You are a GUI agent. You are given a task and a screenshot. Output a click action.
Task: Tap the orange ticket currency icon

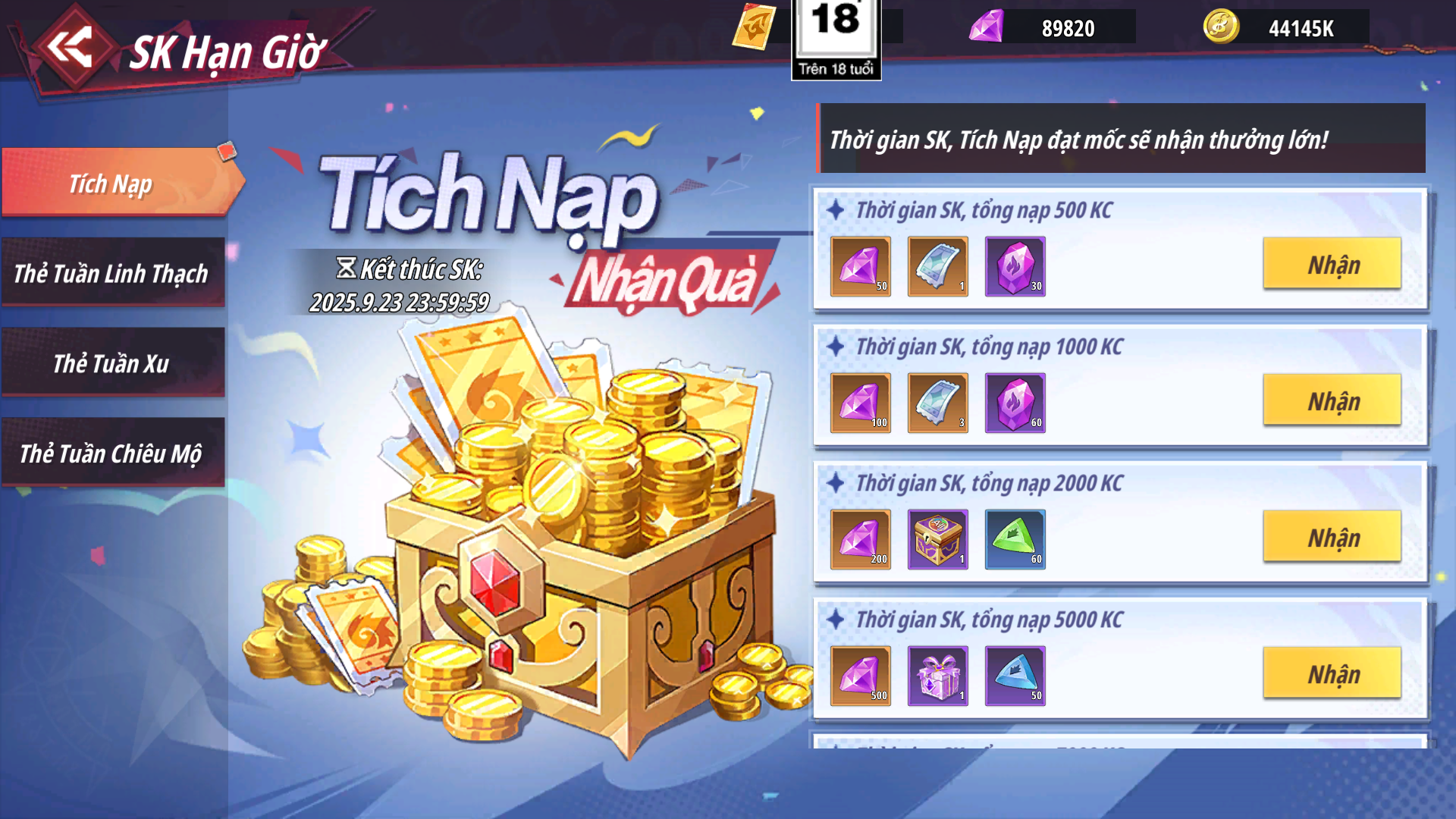tap(754, 27)
